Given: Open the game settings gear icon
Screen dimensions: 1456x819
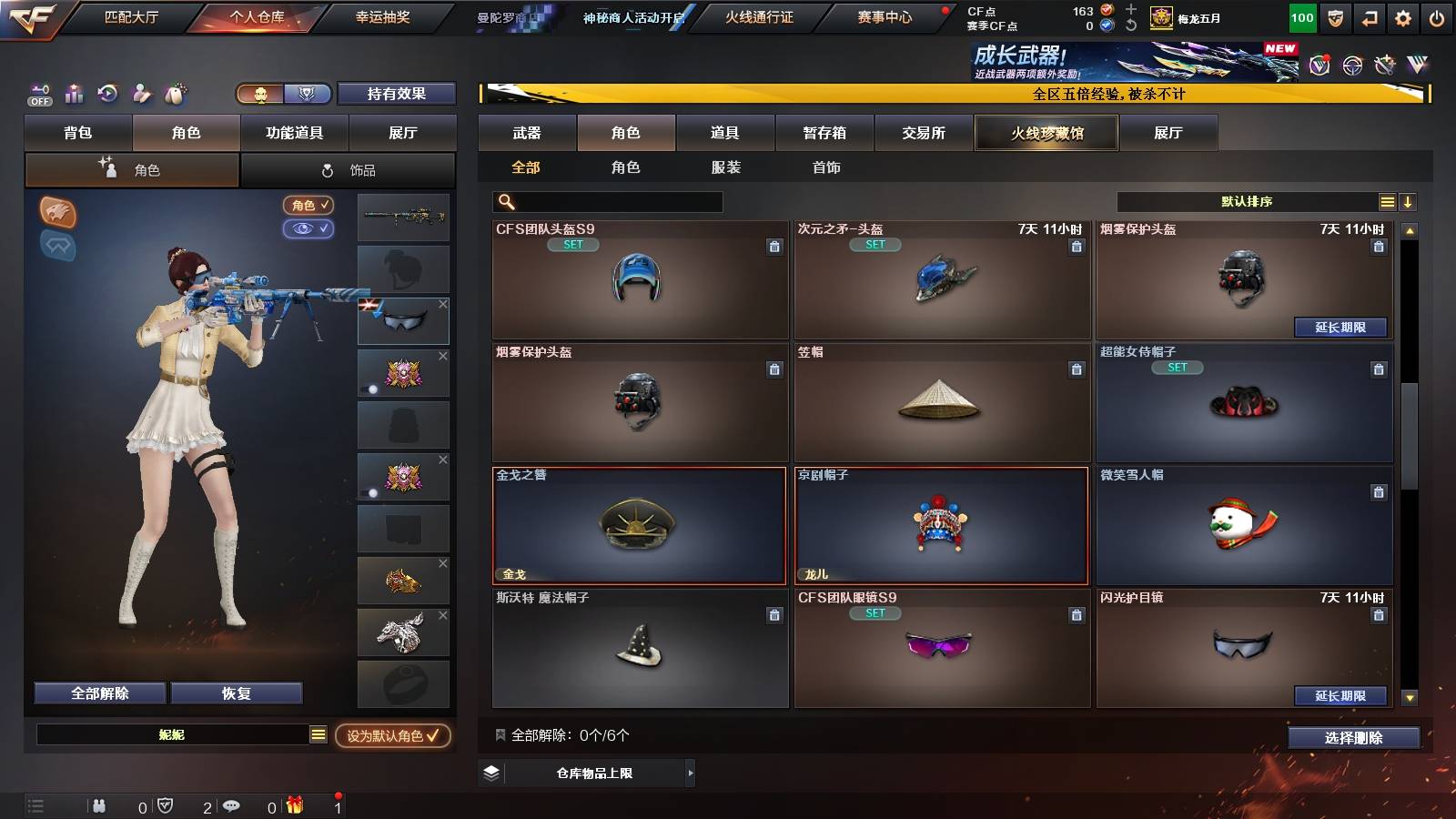Looking at the screenshot, I should 1403,16.
